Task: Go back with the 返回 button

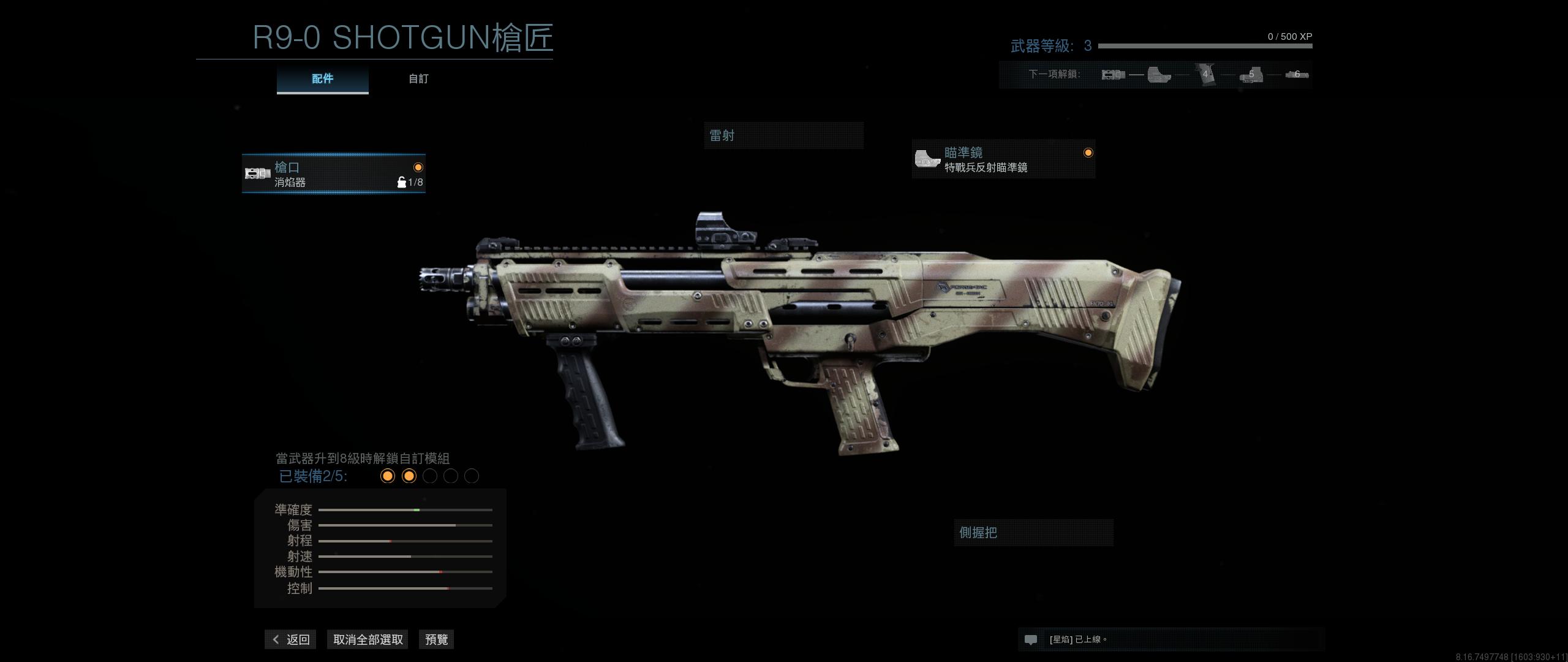Action: 291,639
